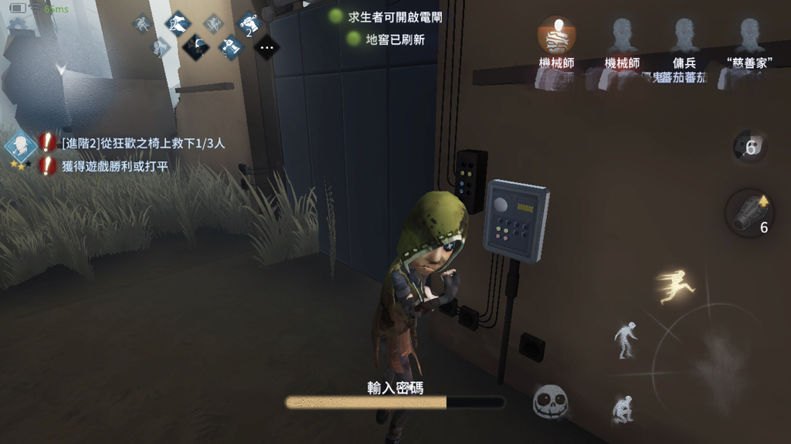The height and width of the screenshot is (444, 791).
Task: Activate the round skill icon showing 6
Action: tap(750, 146)
